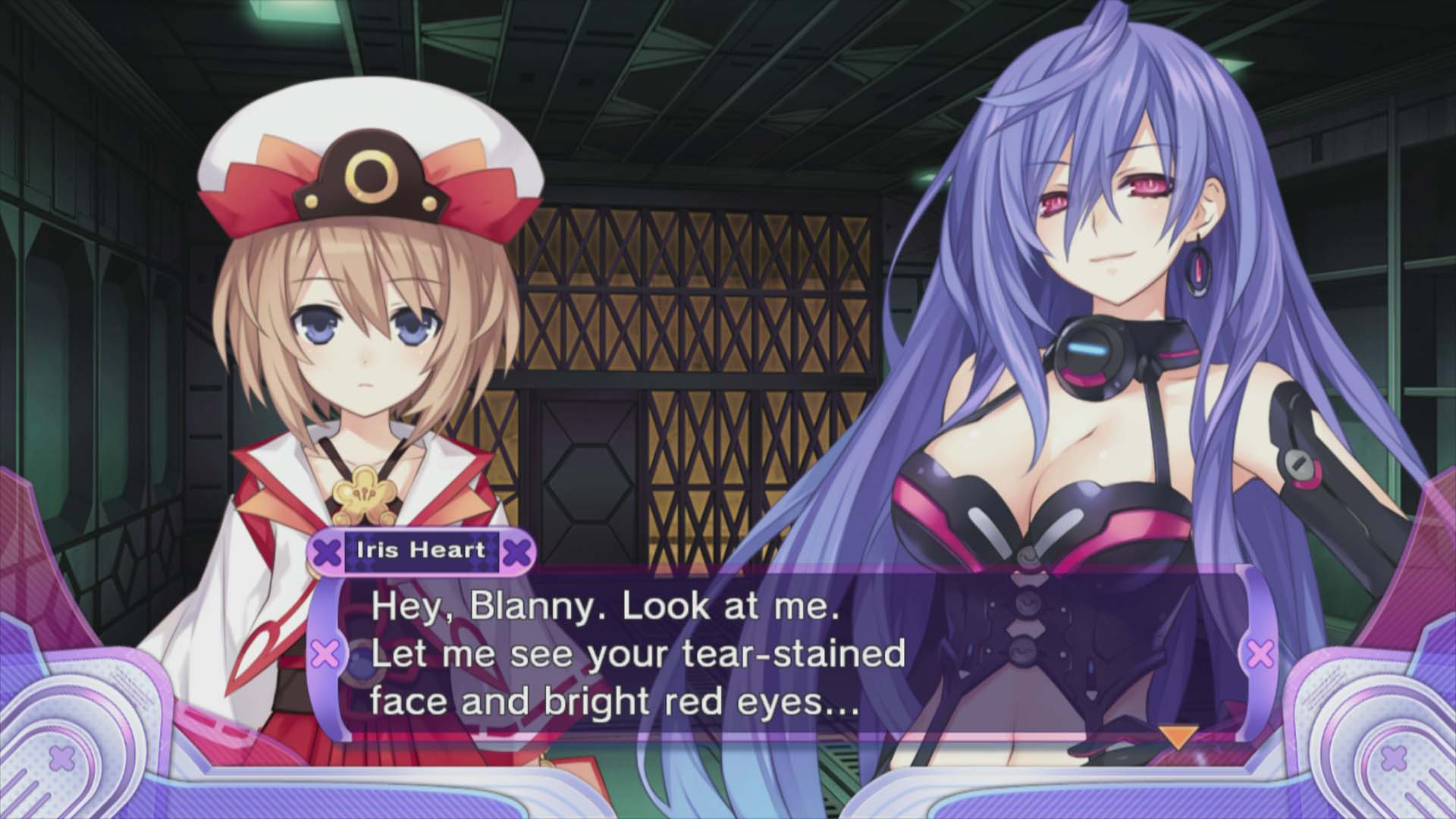Click the blue orb on the dialogue frame's left border
The height and width of the screenshot is (819, 1456).
pos(362,665)
